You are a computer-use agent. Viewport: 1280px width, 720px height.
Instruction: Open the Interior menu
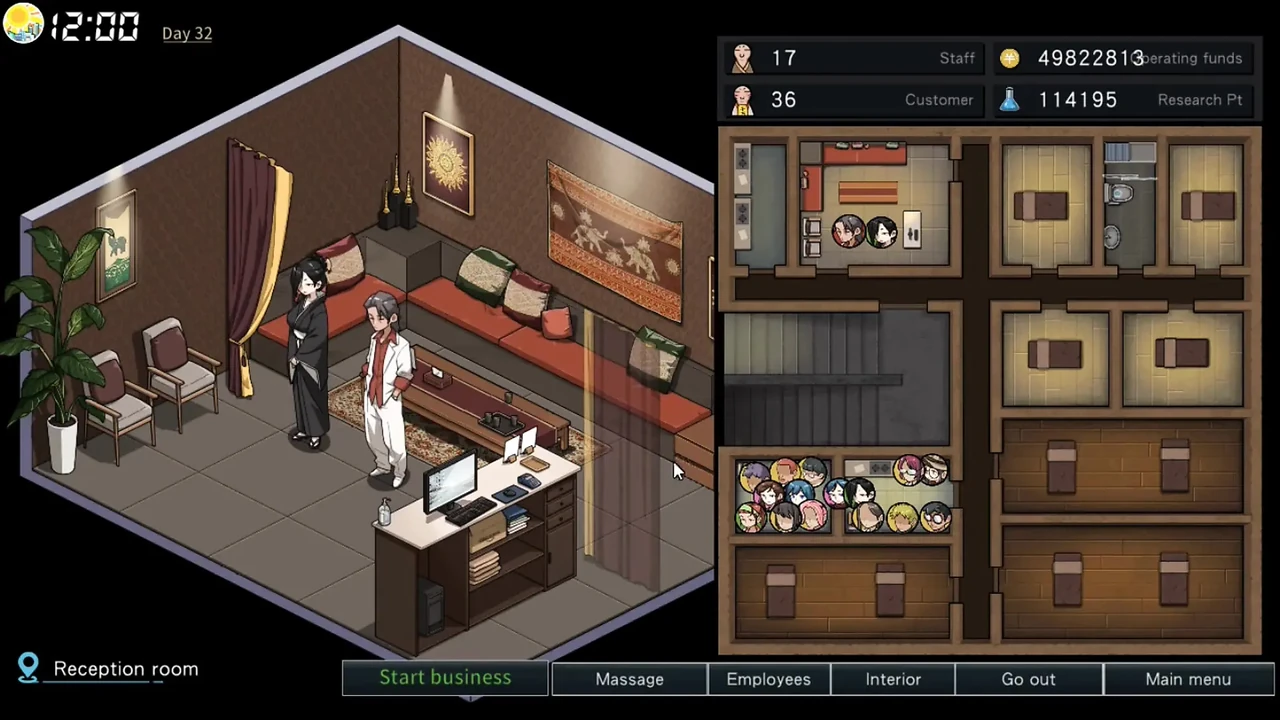(x=893, y=679)
